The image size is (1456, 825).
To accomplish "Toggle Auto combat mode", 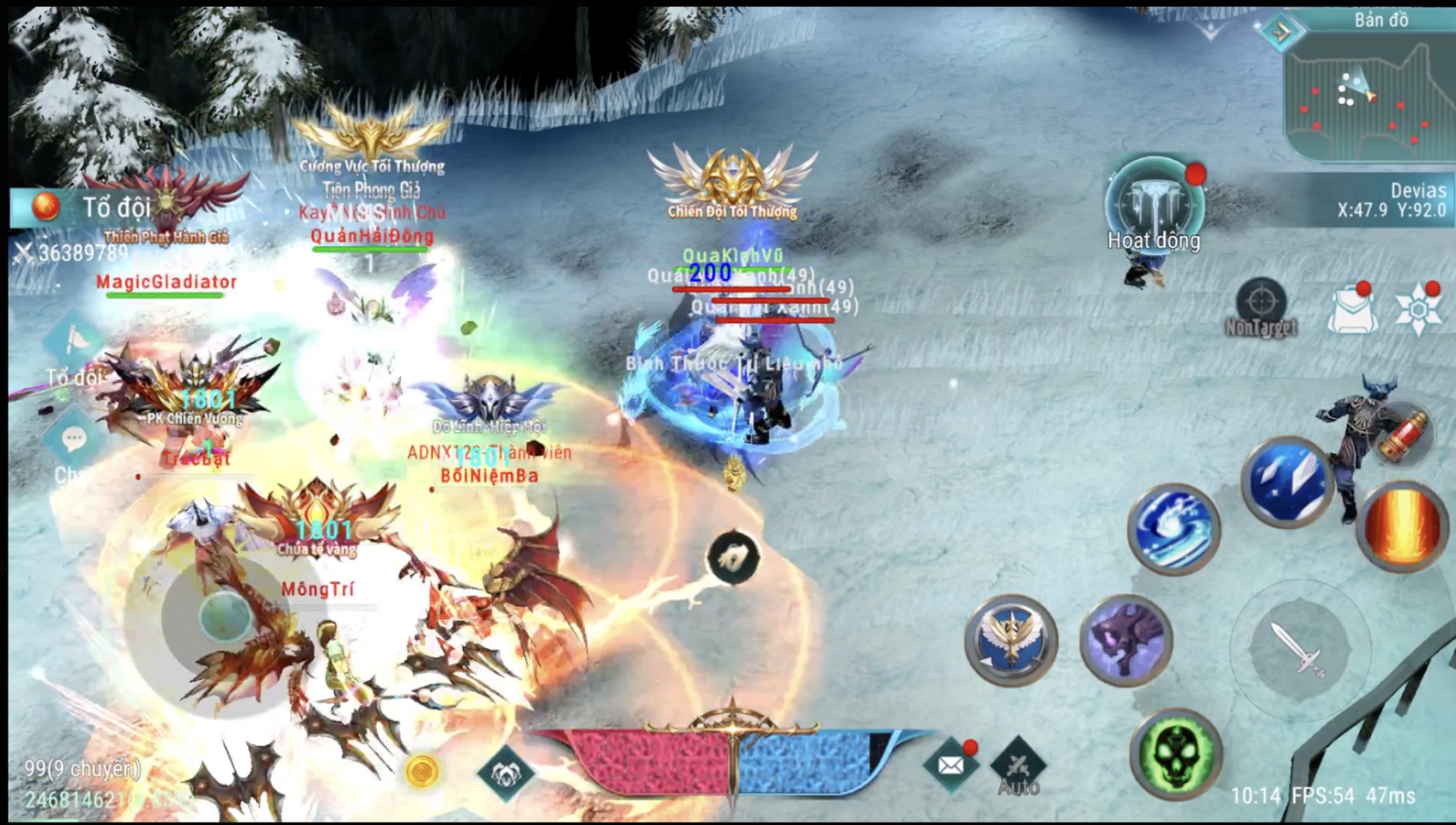I will [x=1018, y=764].
